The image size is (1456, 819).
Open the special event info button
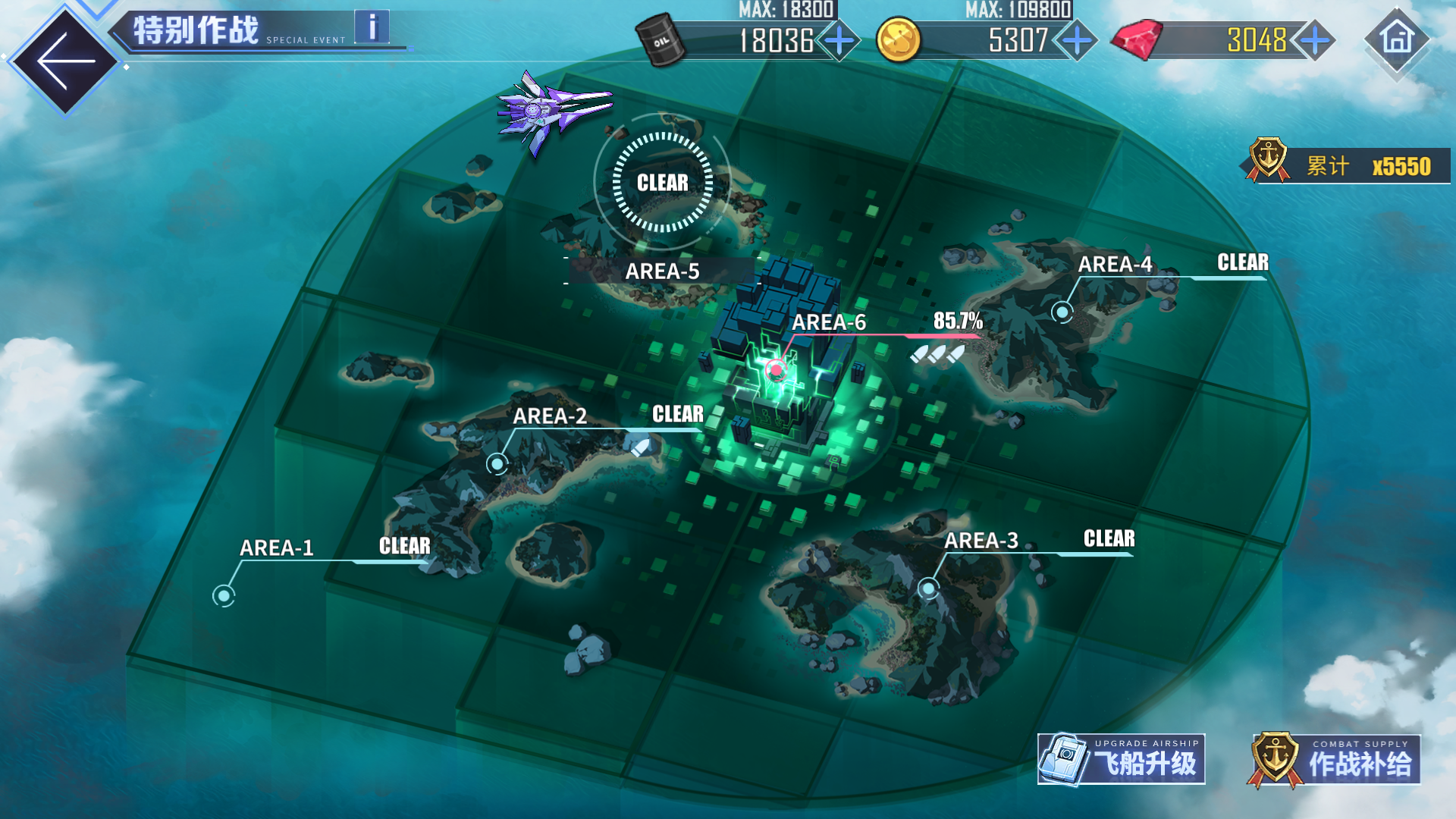pyautogui.click(x=372, y=27)
